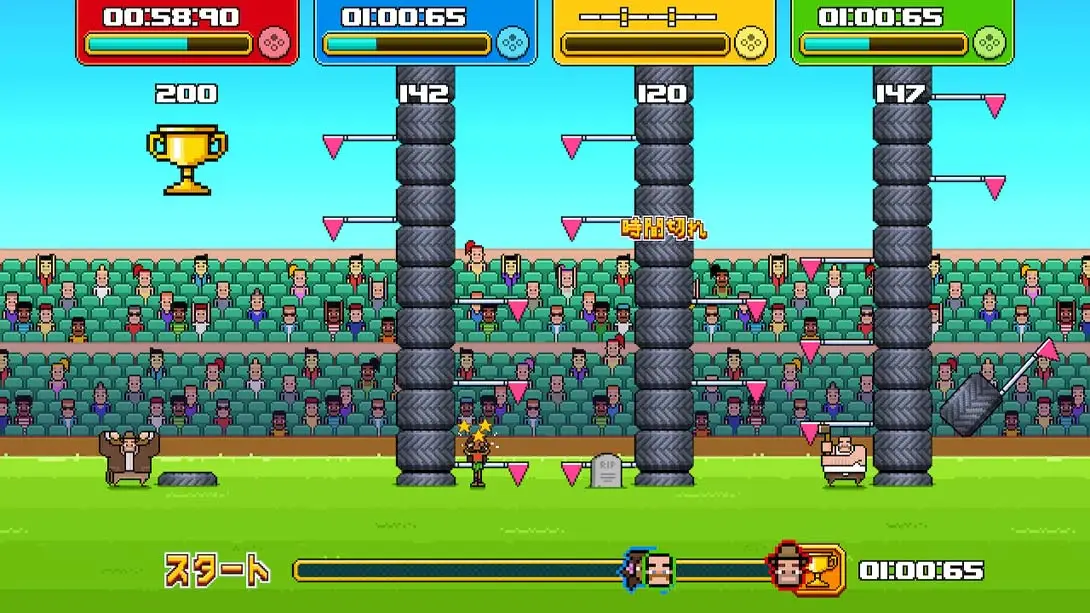Click the red player's pink button icon

(274, 43)
